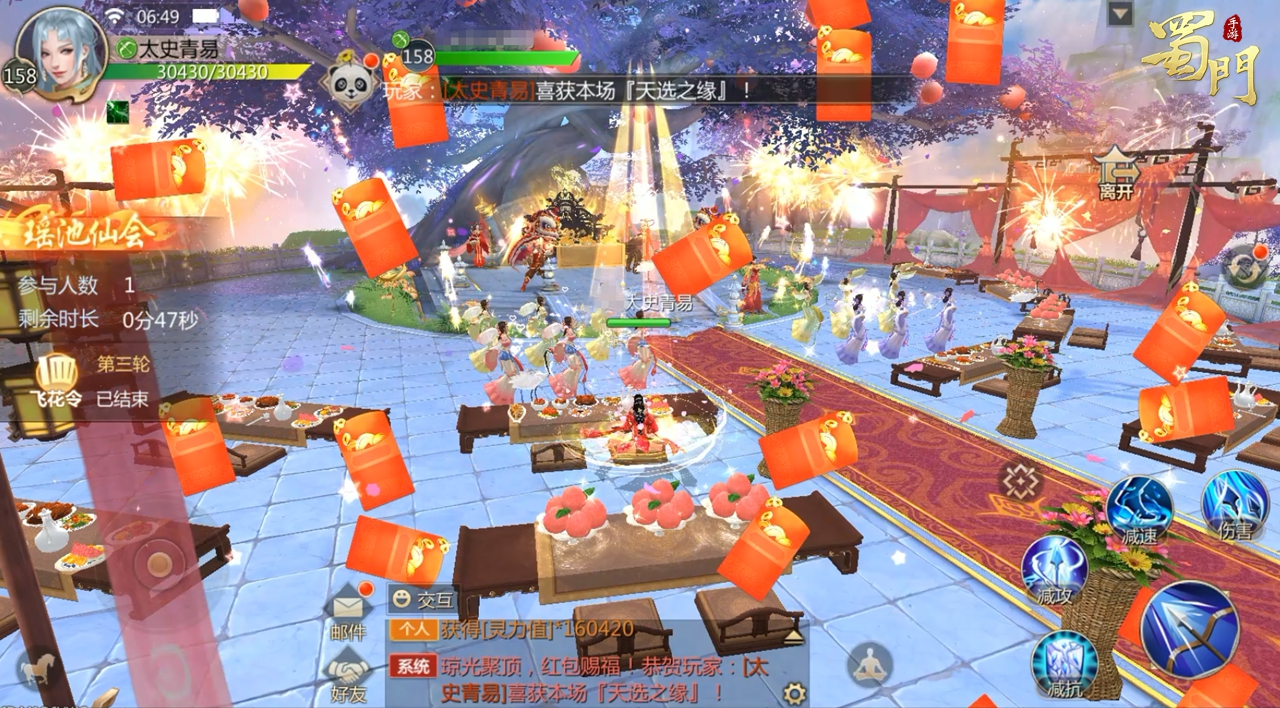Open chat settings gear

coord(794,693)
